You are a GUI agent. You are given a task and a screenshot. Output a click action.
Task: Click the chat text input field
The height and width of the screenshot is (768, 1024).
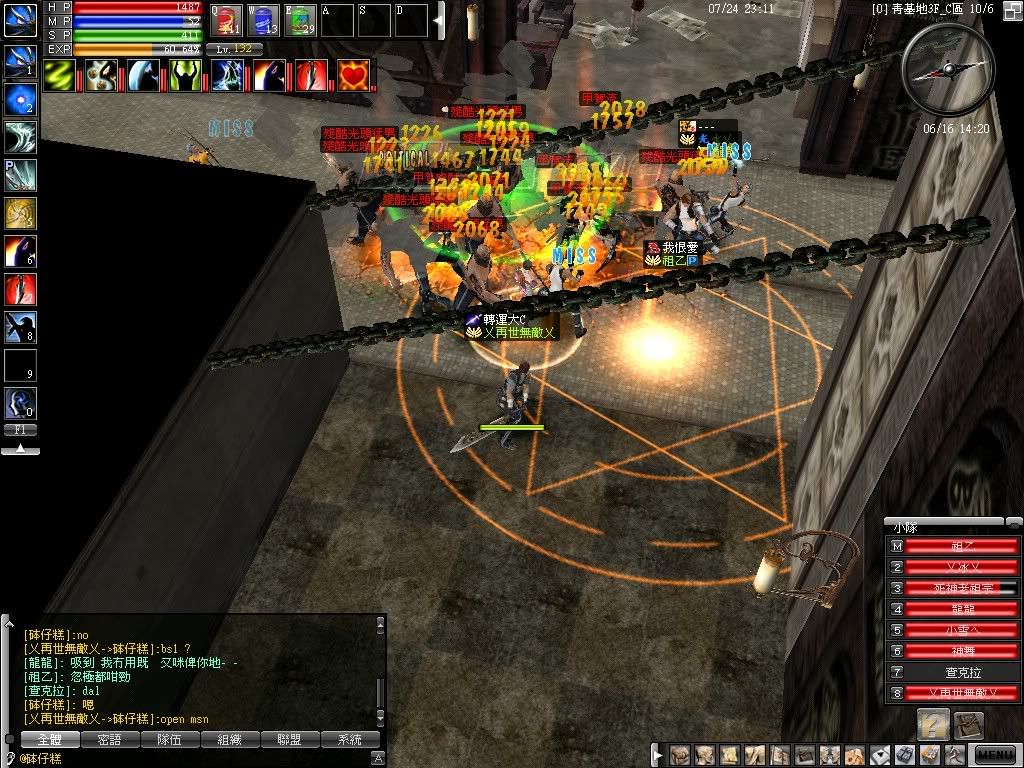(x=200, y=759)
